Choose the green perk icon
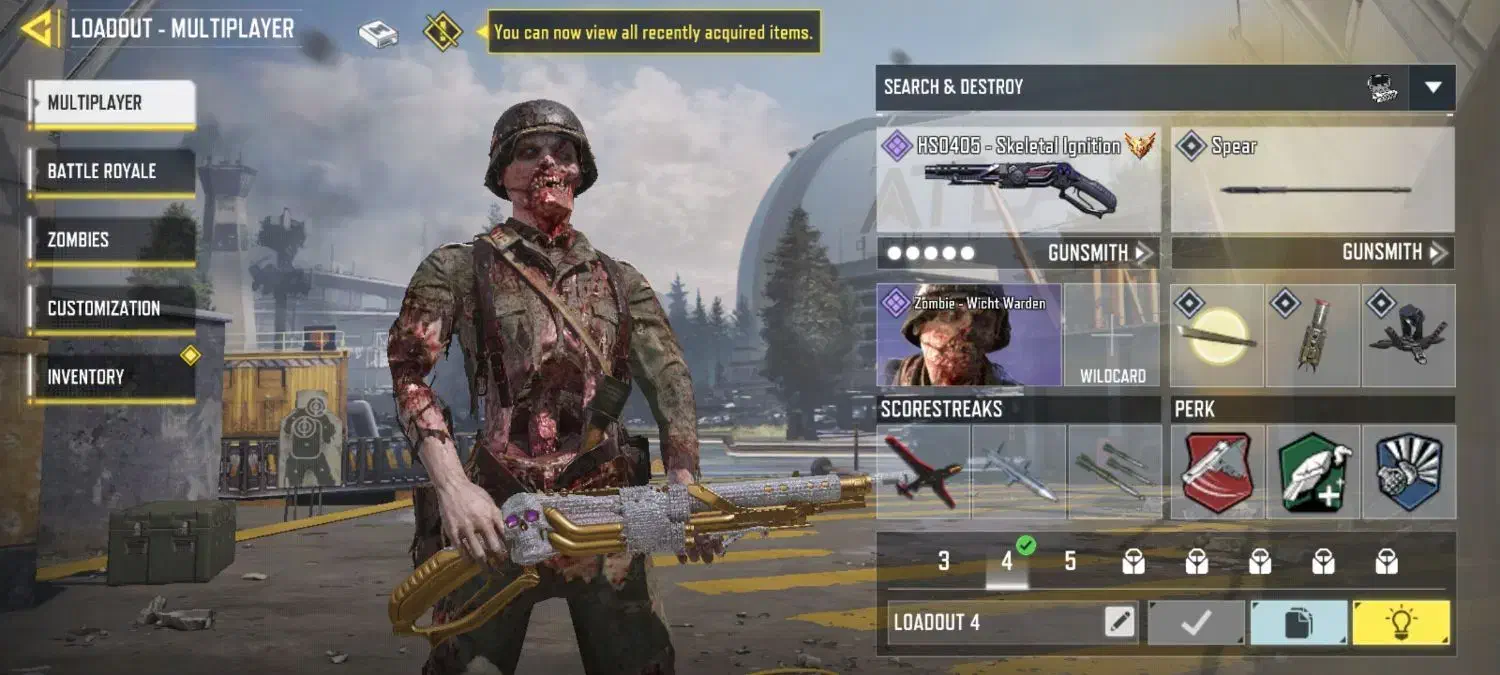Image resolution: width=1500 pixels, height=675 pixels. (x=1312, y=472)
